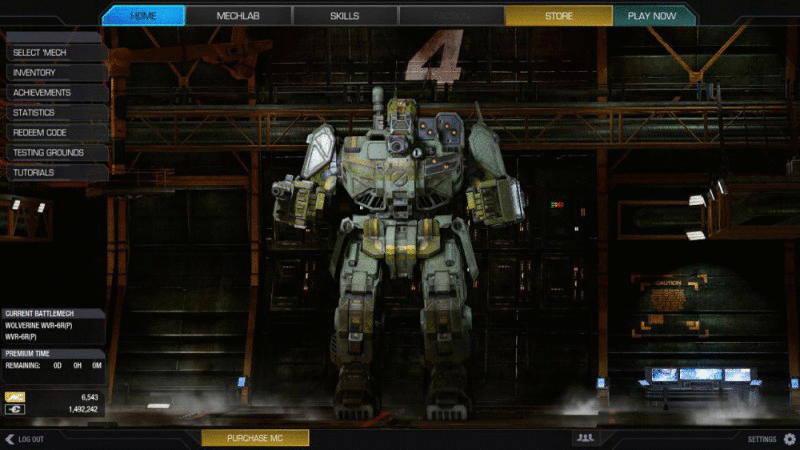Select the Redeem Code option
This screenshot has height=450, width=800.
click(x=54, y=132)
